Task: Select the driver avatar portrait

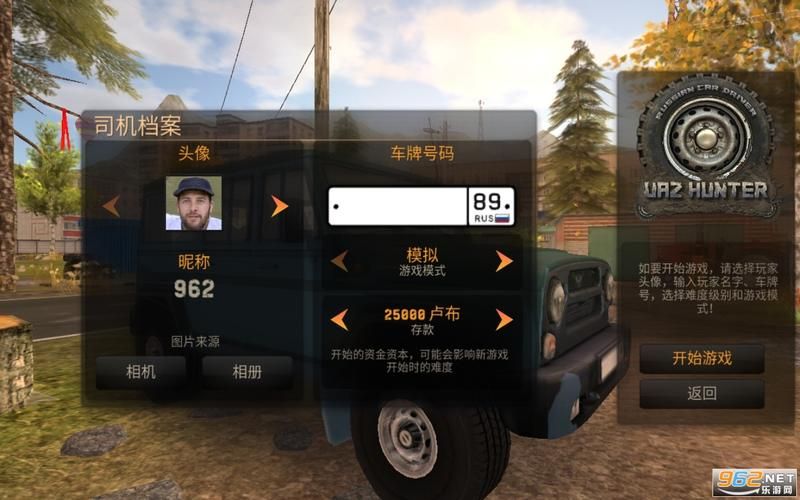Action: pos(194,203)
